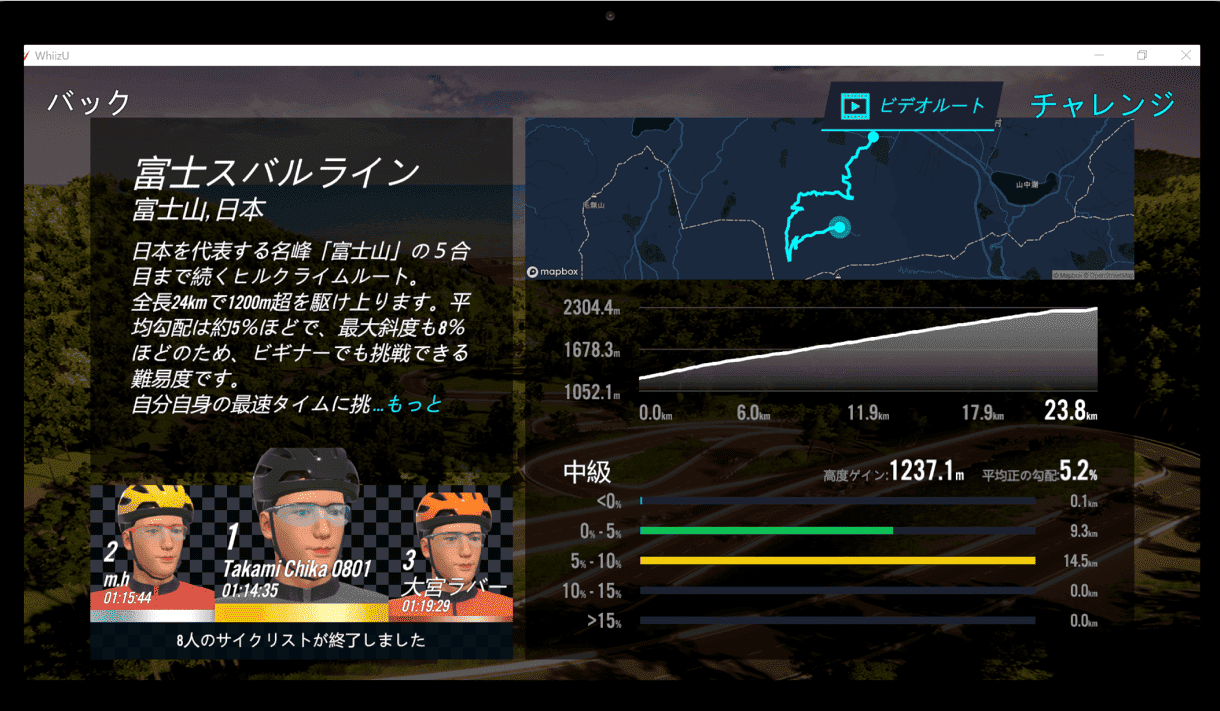The width and height of the screenshot is (1220, 711).
Task: Click the route map preview
Action: click(x=828, y=200)
